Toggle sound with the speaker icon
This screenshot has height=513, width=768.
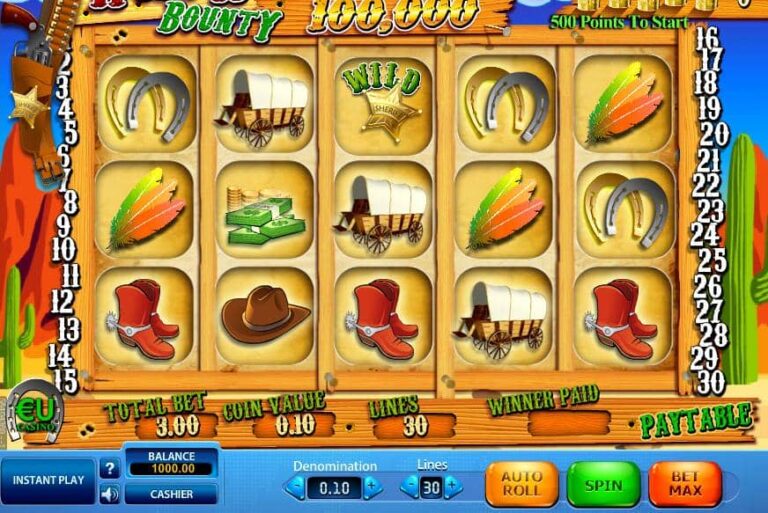[110, 493]
